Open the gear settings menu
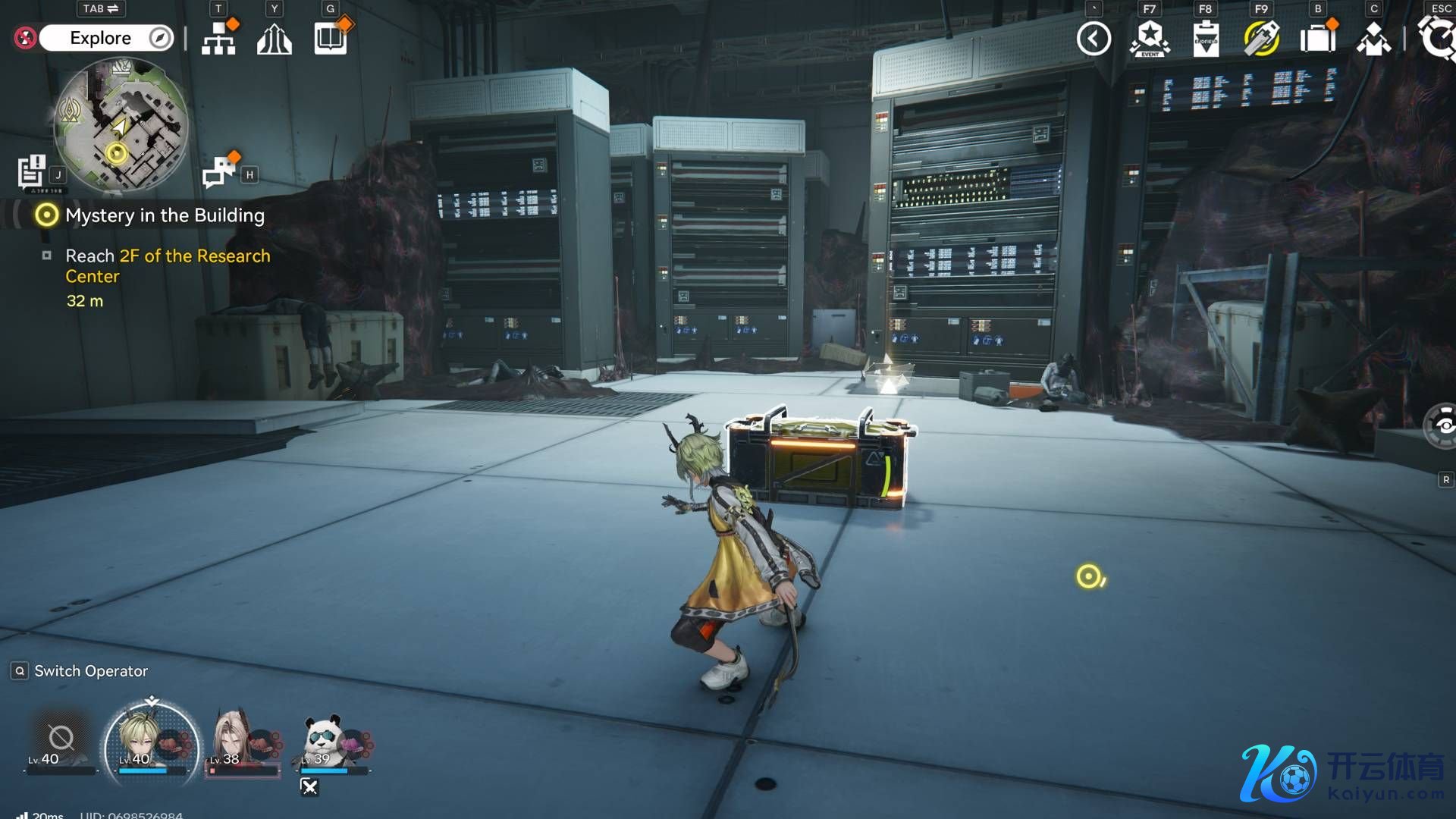 pyautogui.click(x=1438, y=38)
